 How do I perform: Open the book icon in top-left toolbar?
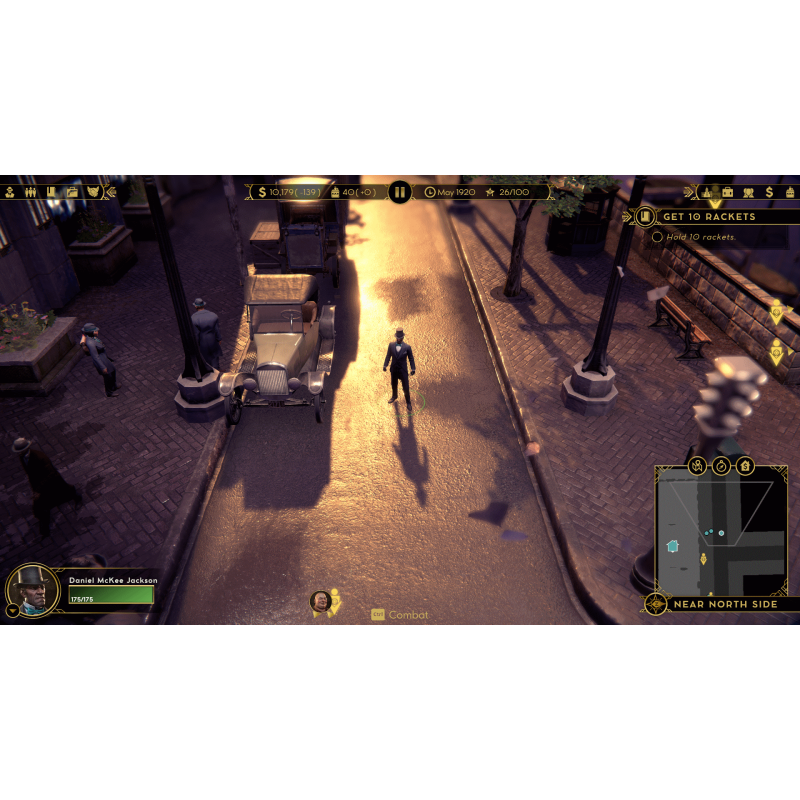point(51,191)
